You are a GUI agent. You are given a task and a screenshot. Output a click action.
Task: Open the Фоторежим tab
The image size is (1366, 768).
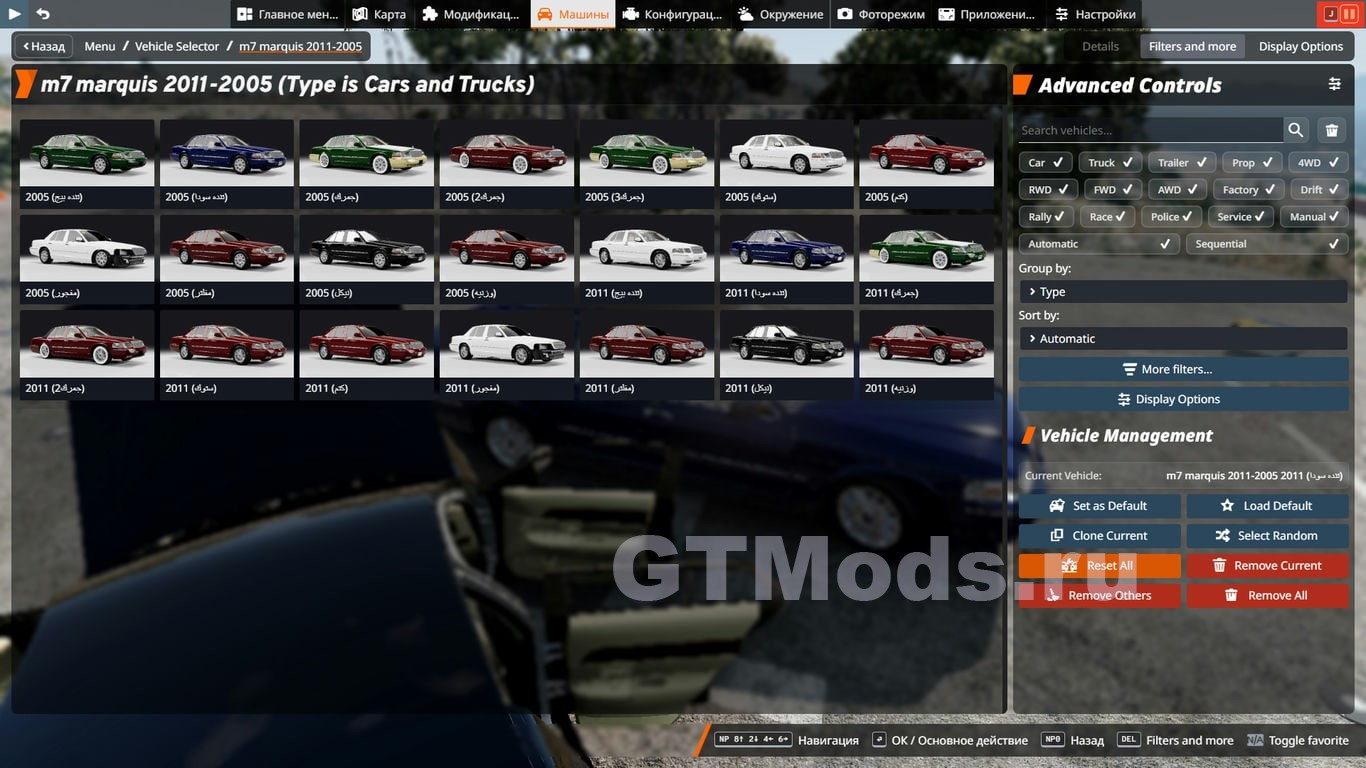click(x=881, y=14)
